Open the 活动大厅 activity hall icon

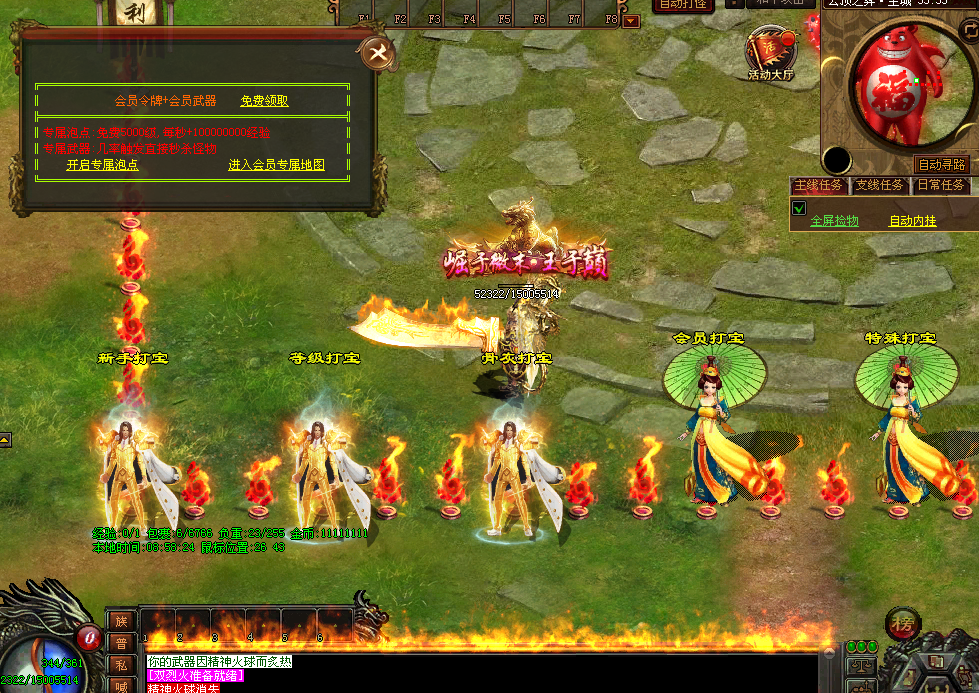coord(769,53)
